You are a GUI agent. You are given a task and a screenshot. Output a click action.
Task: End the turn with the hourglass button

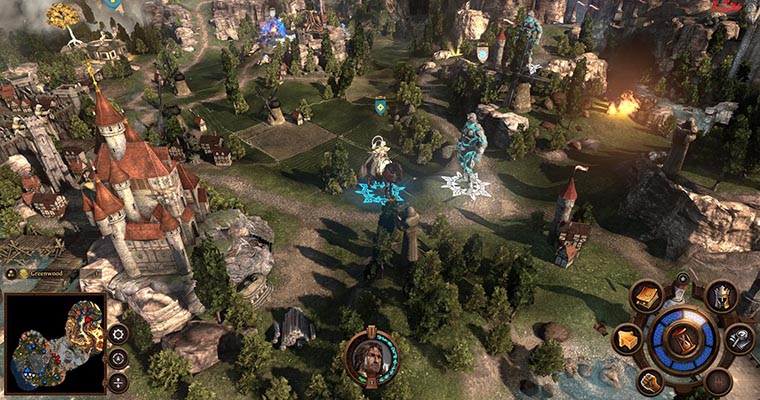pyautogui.click(x=684, y=339)
